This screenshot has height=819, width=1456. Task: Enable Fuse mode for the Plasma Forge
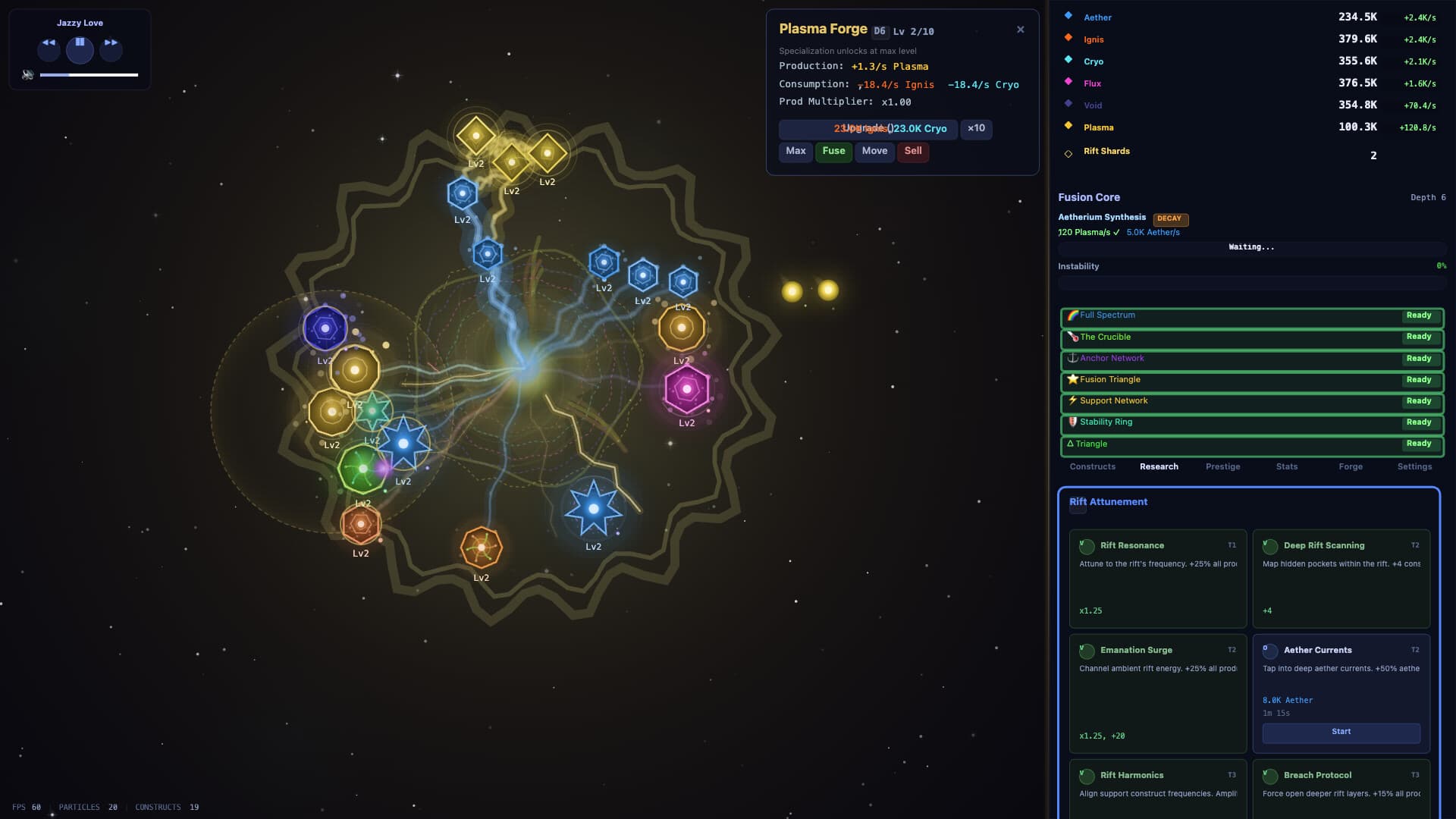click(x=833, y=151)
